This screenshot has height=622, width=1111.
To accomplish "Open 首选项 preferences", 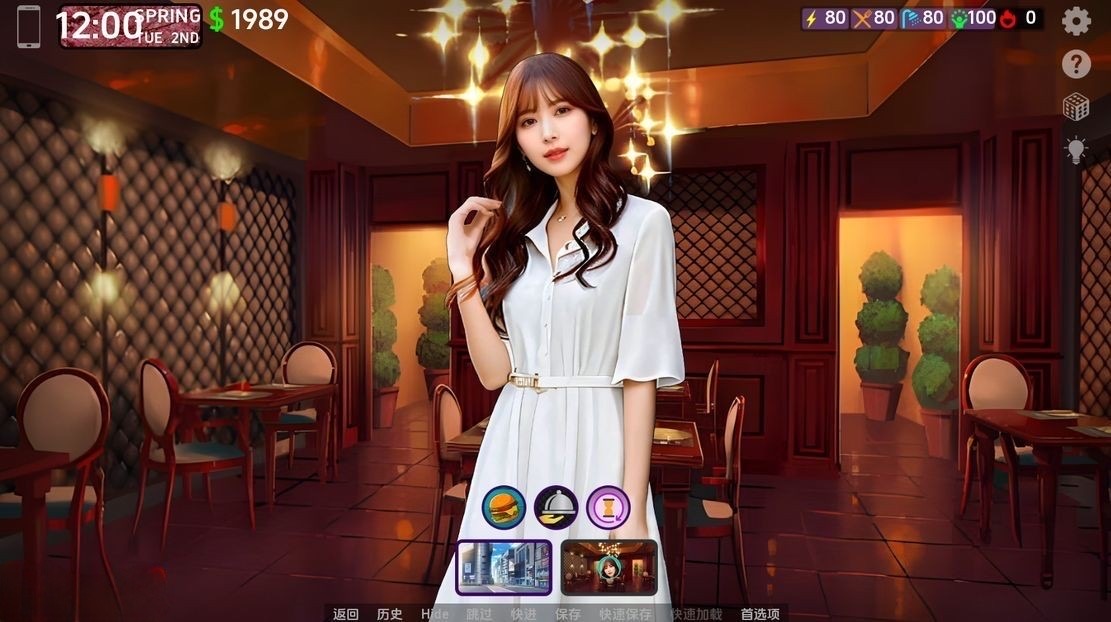I will (x=760, y=614).
